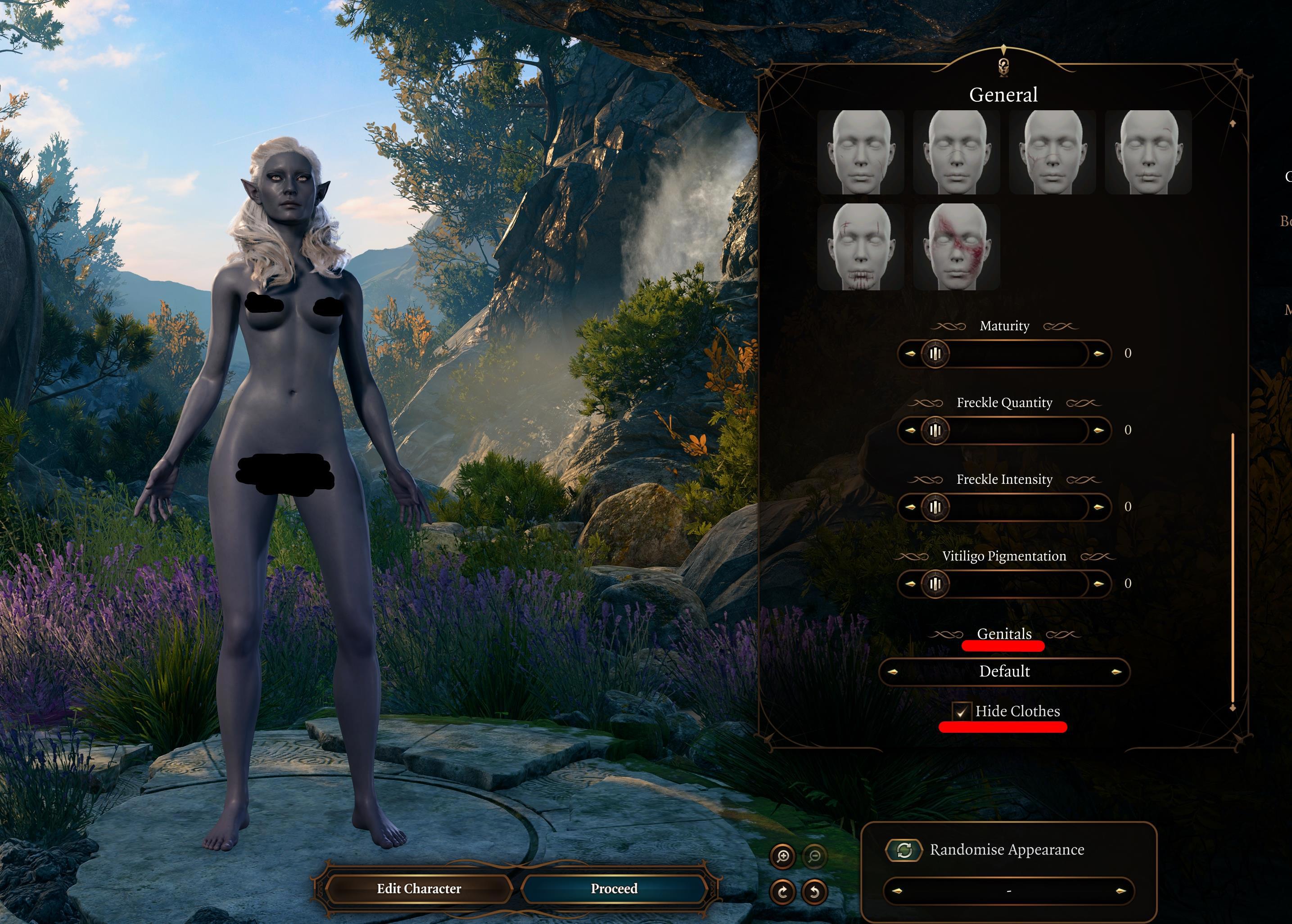This screenshot has width=1292, height=924.
Task: Proceed with the current character
Action: click(x=614, y=888)
